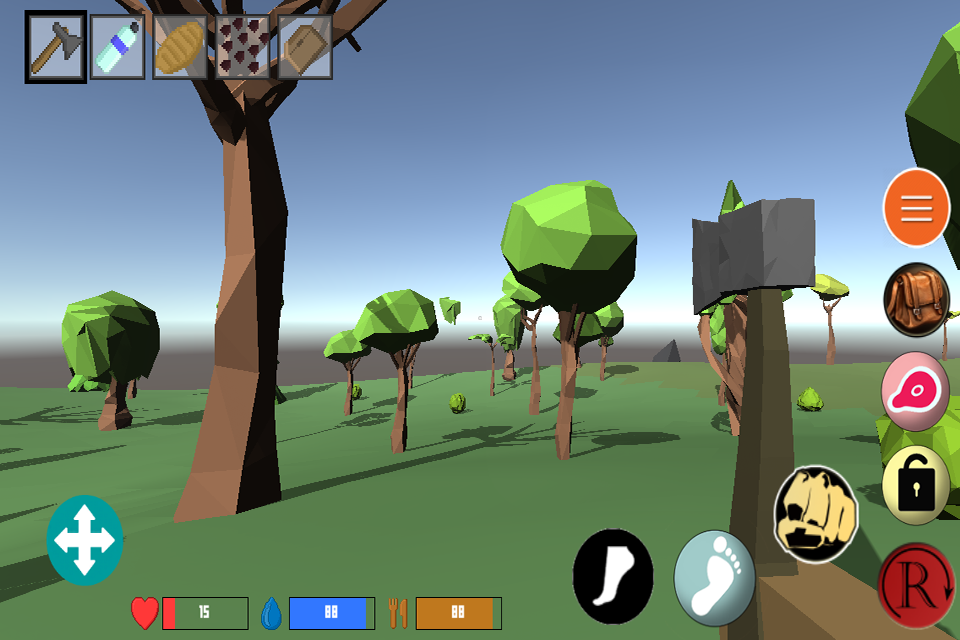
Task: Pick the wooden plank hotbar slot
Action: point(304,47)
